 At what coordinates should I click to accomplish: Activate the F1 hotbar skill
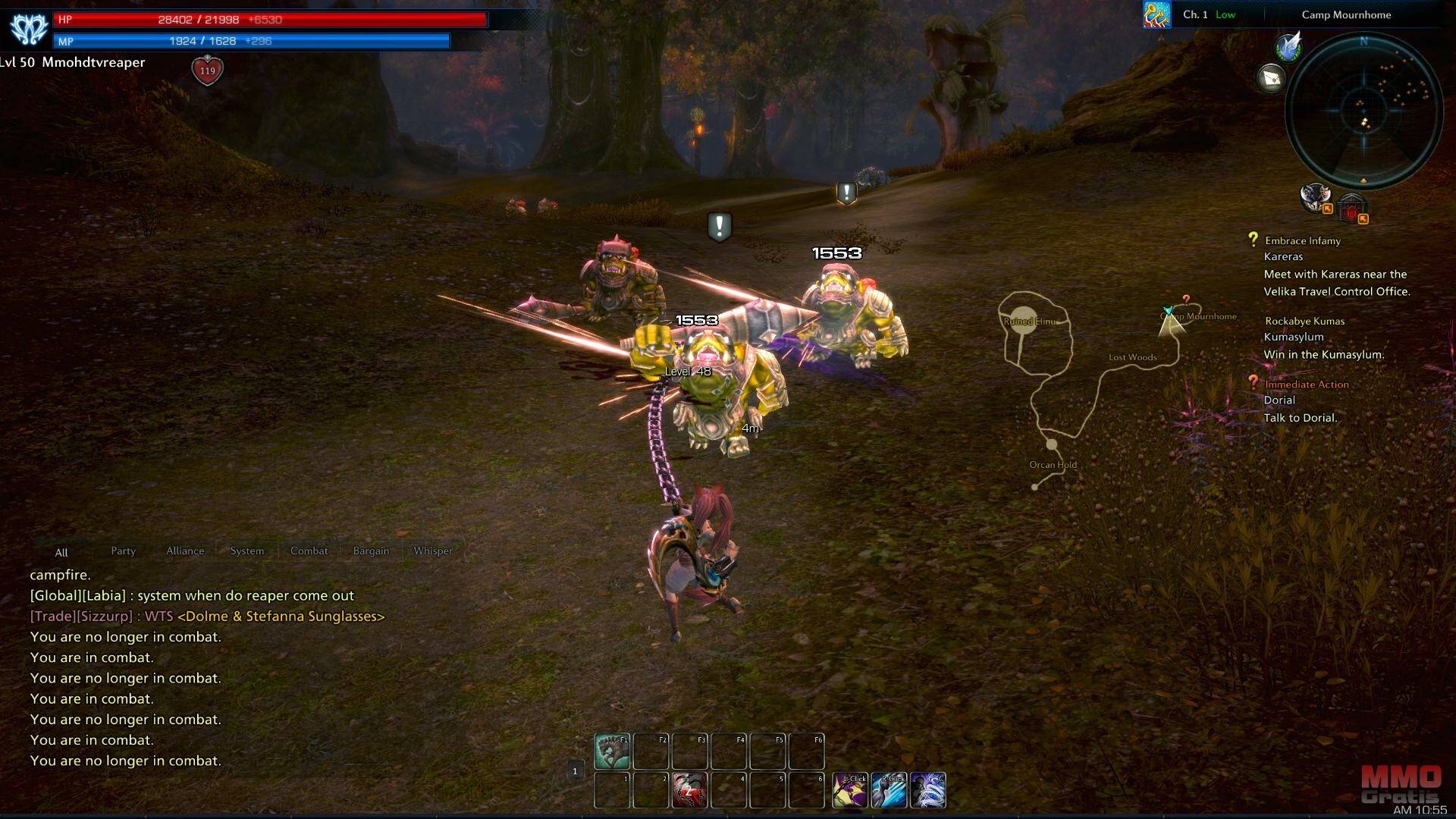(x=611, y=751)
